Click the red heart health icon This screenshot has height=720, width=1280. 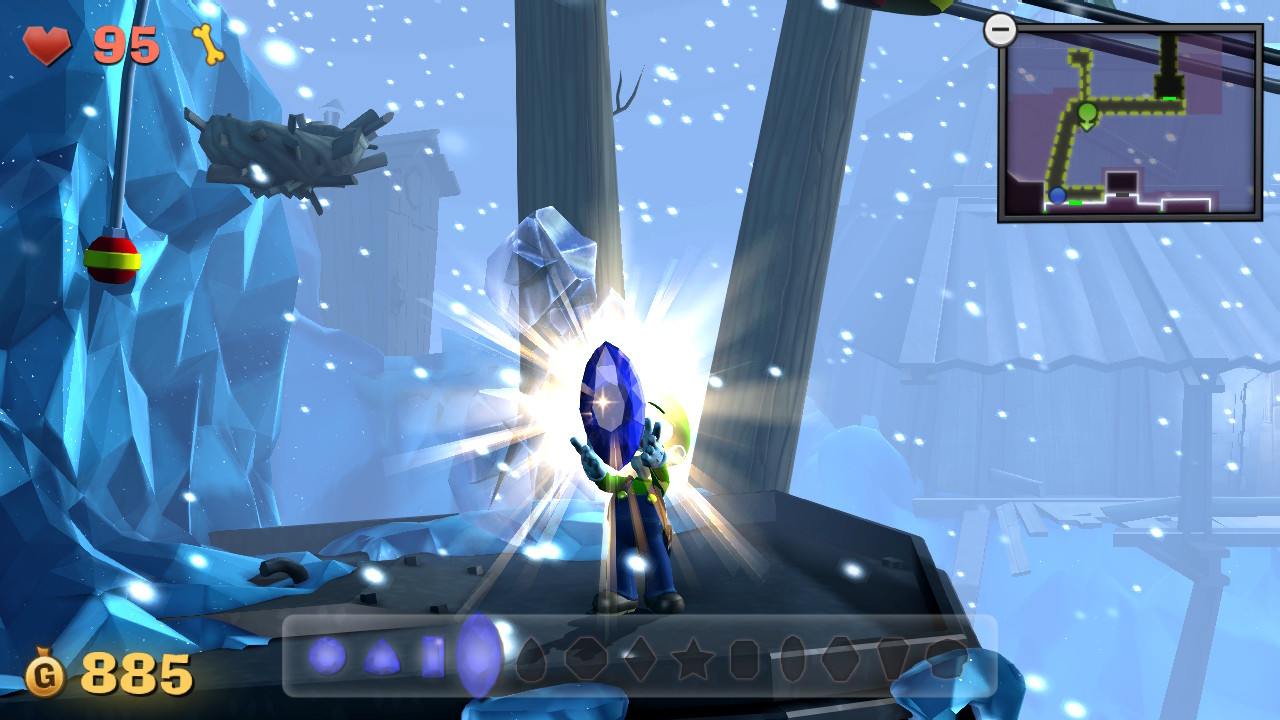(46, 46)
